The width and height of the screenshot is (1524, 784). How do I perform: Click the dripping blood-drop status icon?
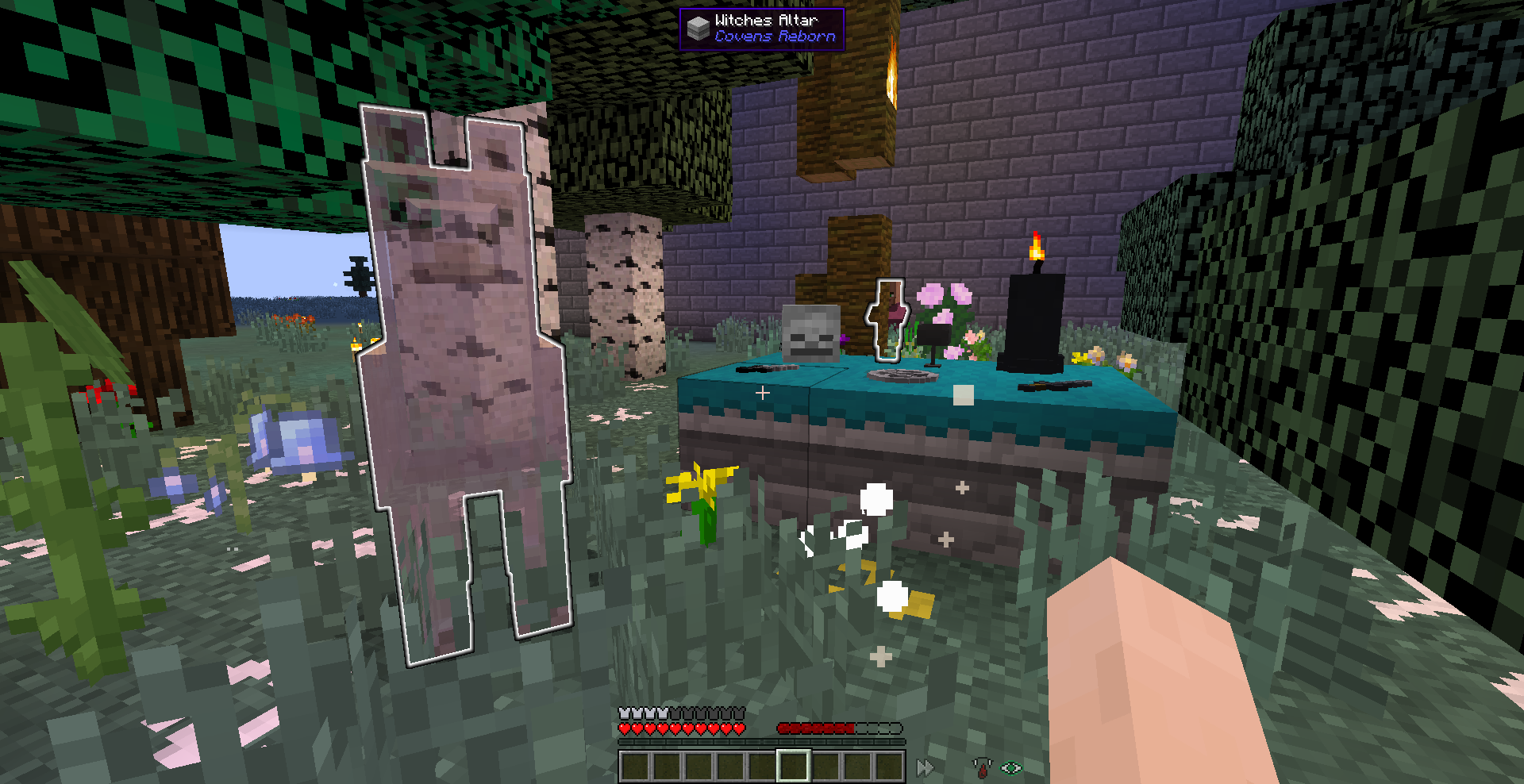point(983,767)
